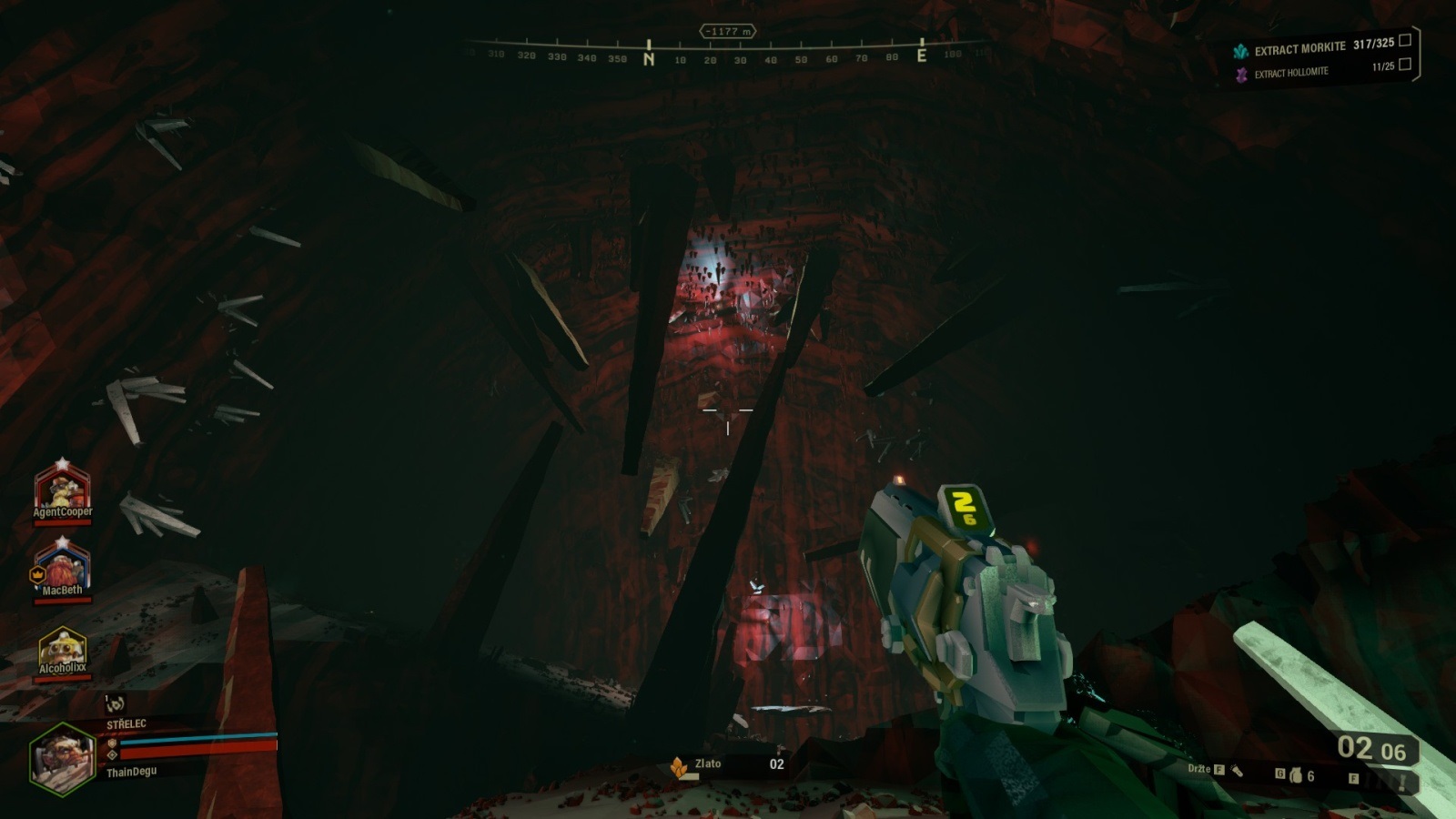
Task: Select Alcoholixx's teammate portrait
Action: (x=62, y=648)
